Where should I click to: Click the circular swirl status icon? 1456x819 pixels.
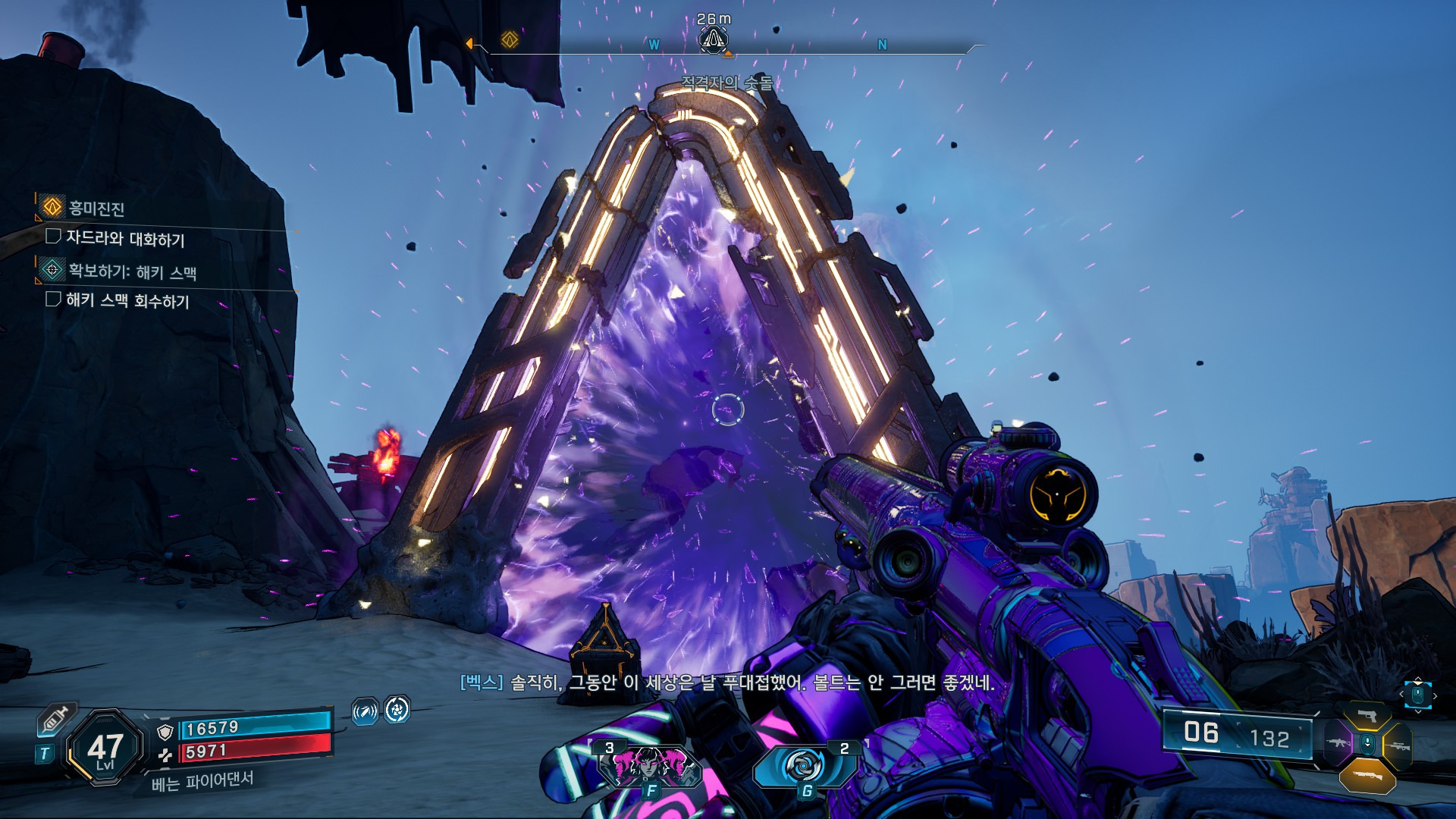point(397,710)
